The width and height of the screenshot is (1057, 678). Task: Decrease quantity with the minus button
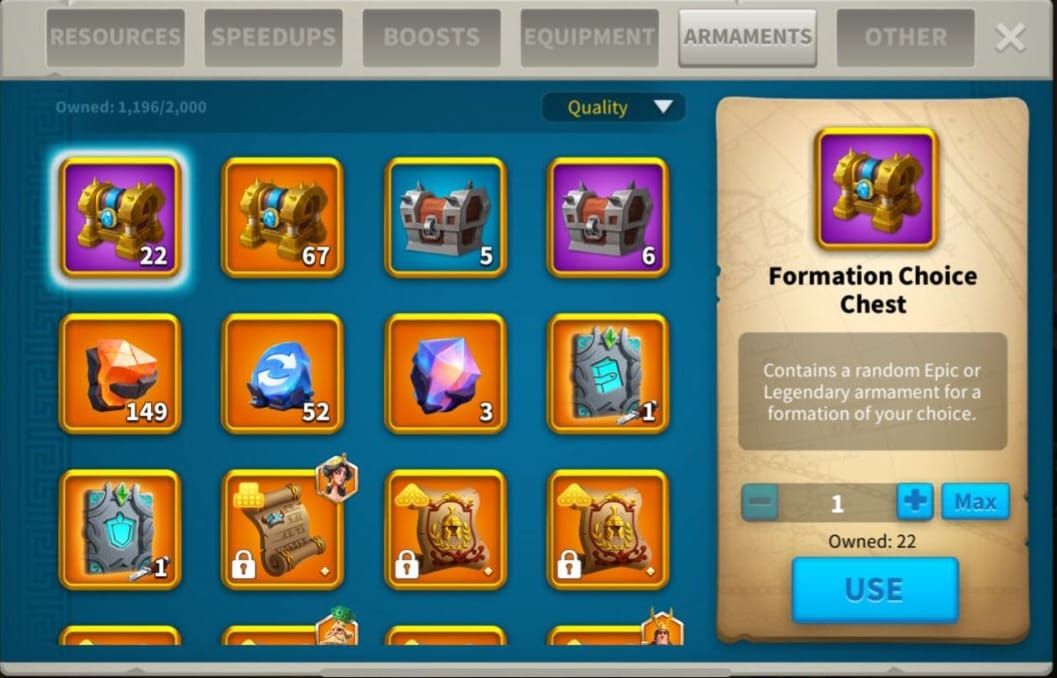[761, 502]
